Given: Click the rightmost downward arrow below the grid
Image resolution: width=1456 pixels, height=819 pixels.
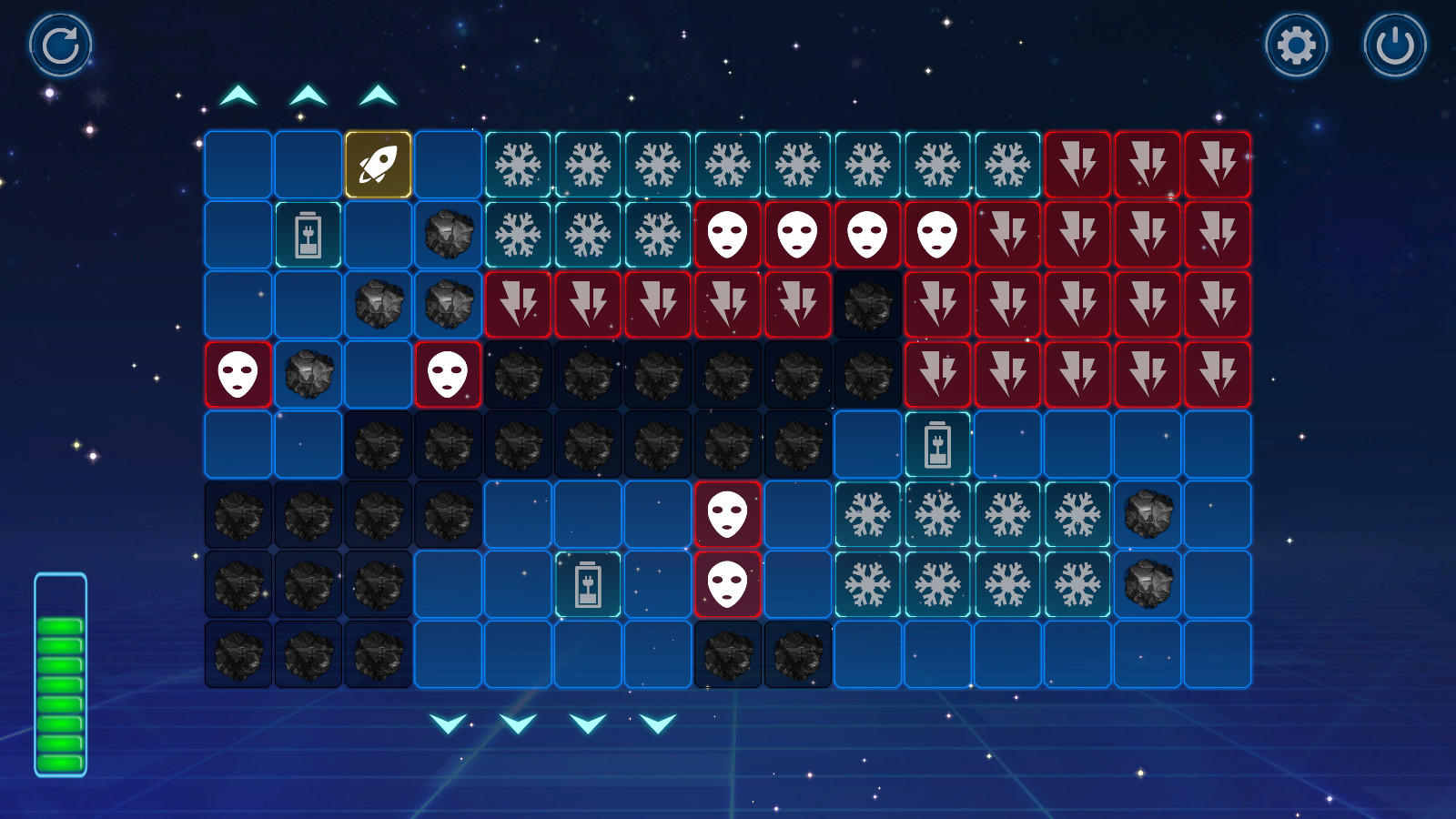Looking at the screenshot, I should (x=657, y=725).
